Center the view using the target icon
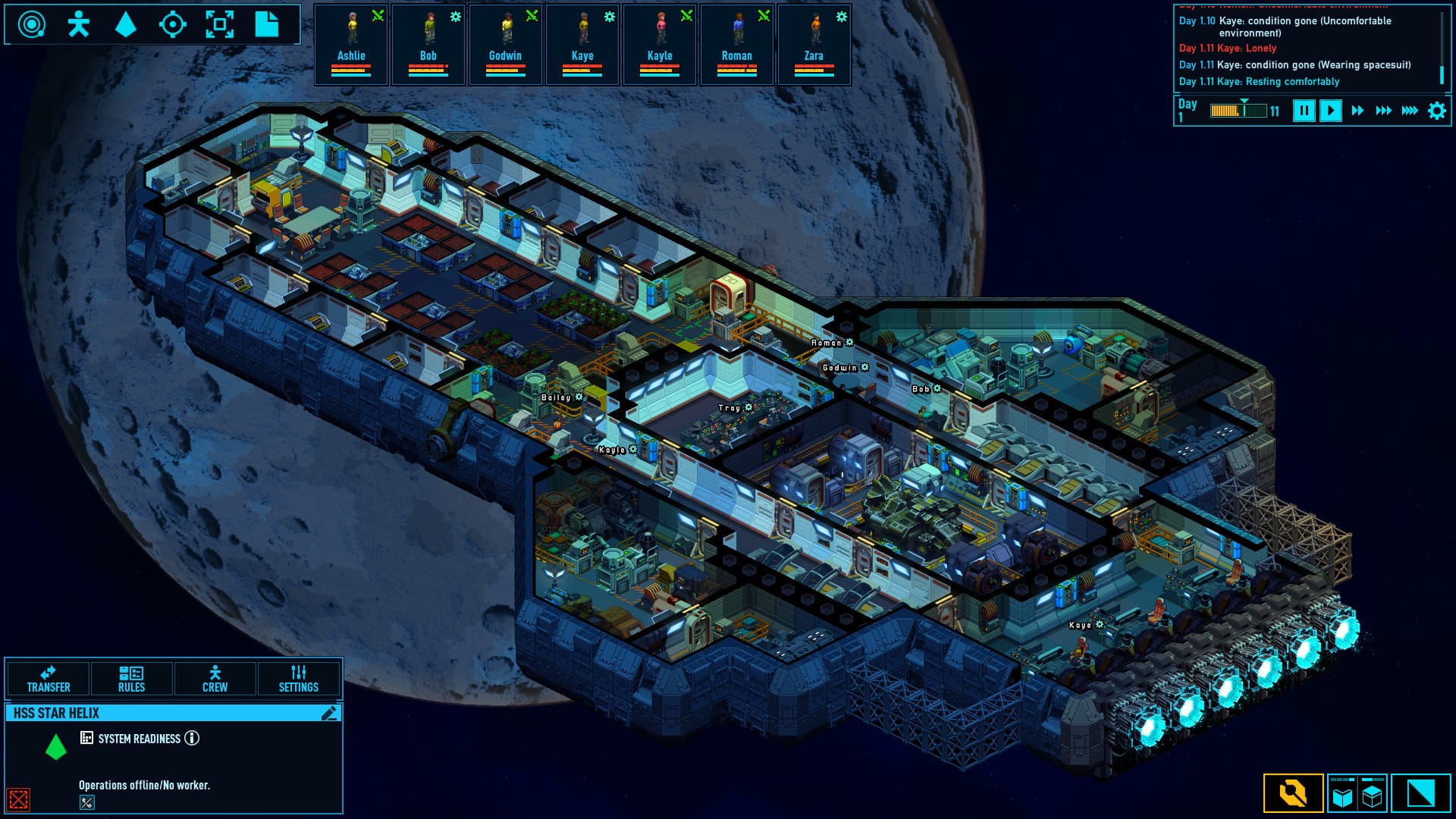The image size is (1456, 819). tap(174, 25)
